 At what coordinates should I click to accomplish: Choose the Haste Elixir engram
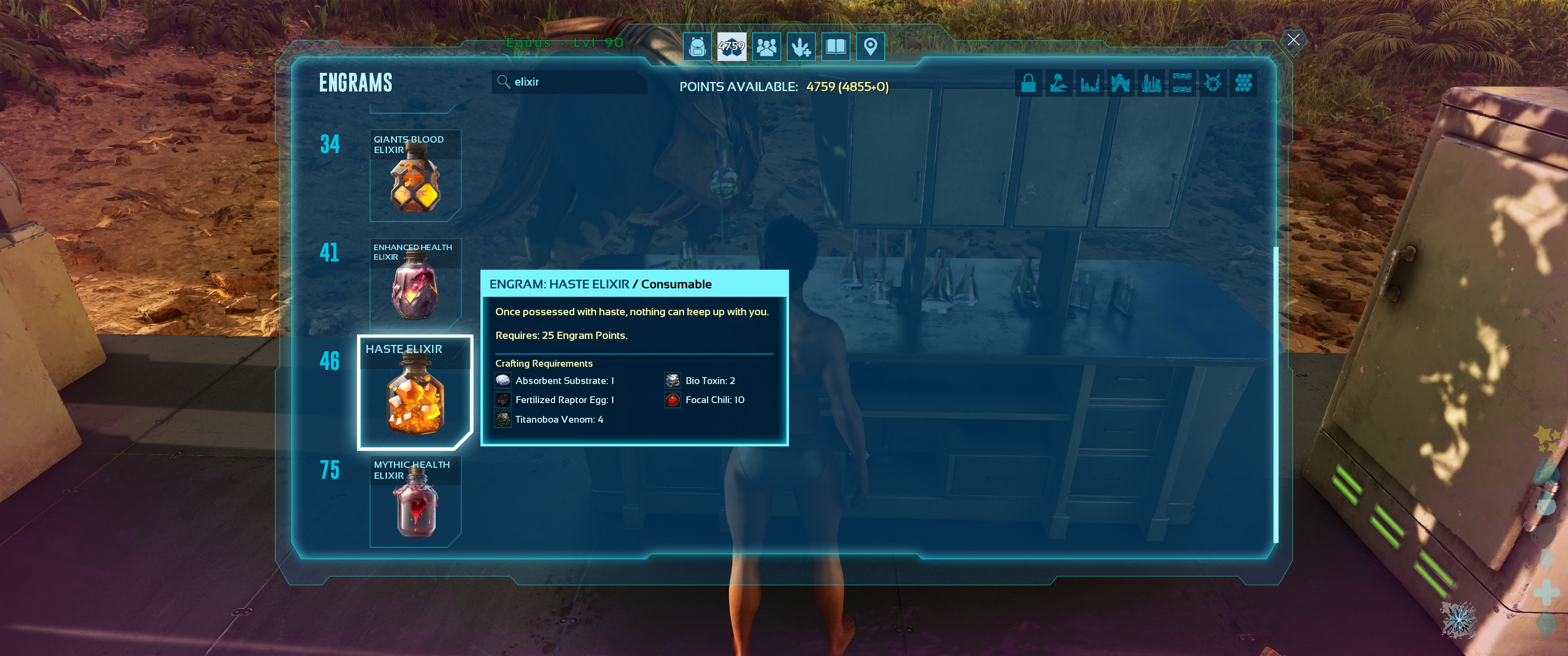[415, 393]
